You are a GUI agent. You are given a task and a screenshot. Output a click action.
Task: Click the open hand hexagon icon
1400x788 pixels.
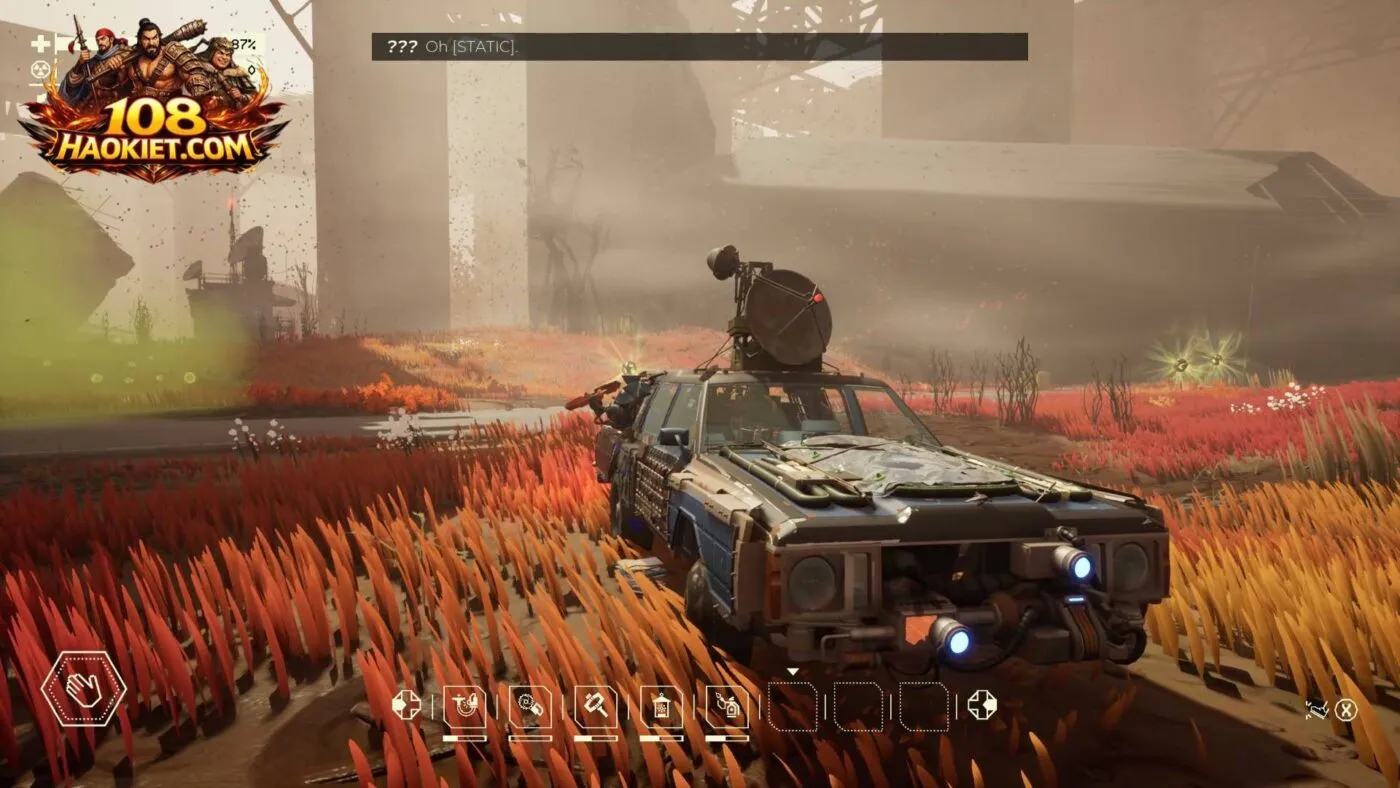(x=83, y=688)
